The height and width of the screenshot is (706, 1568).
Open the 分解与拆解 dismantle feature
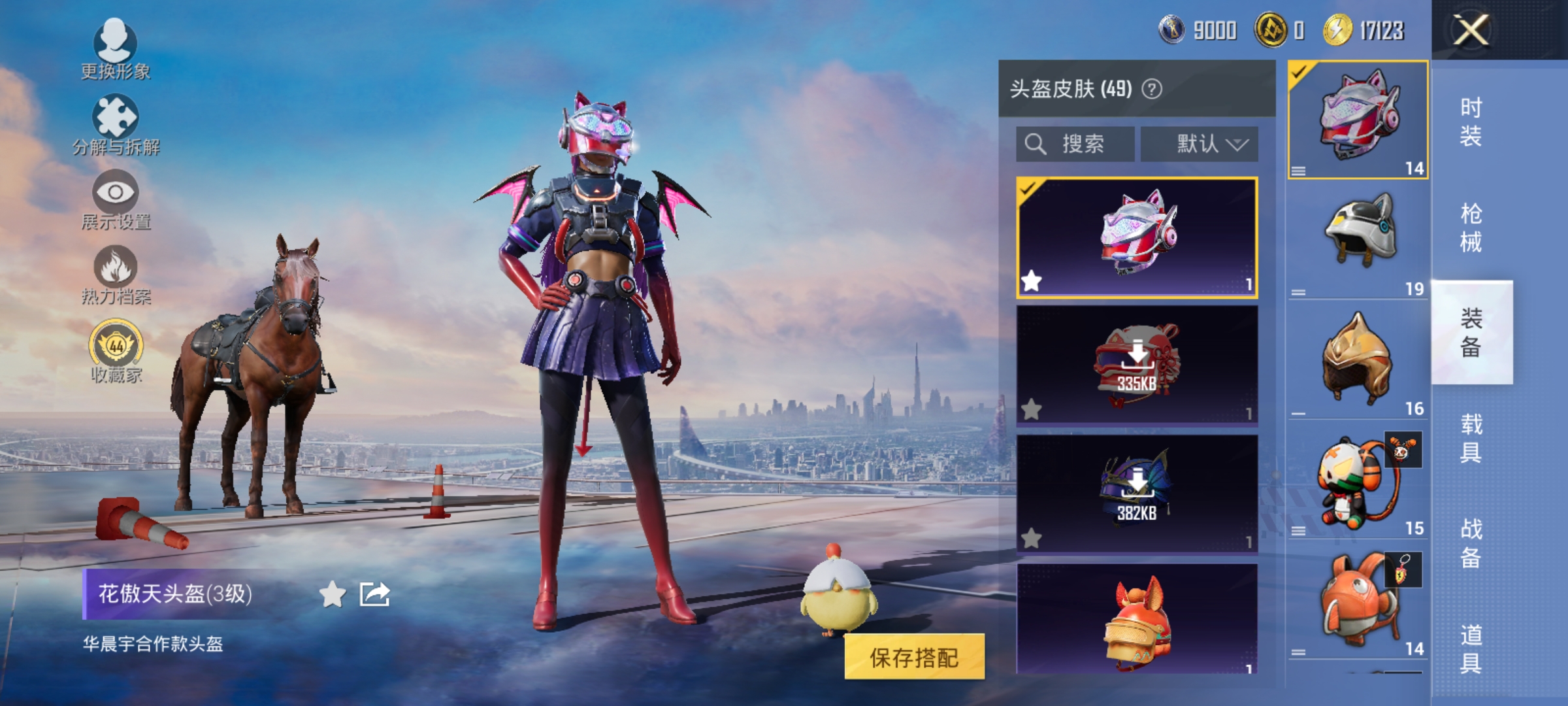[114, 121]
